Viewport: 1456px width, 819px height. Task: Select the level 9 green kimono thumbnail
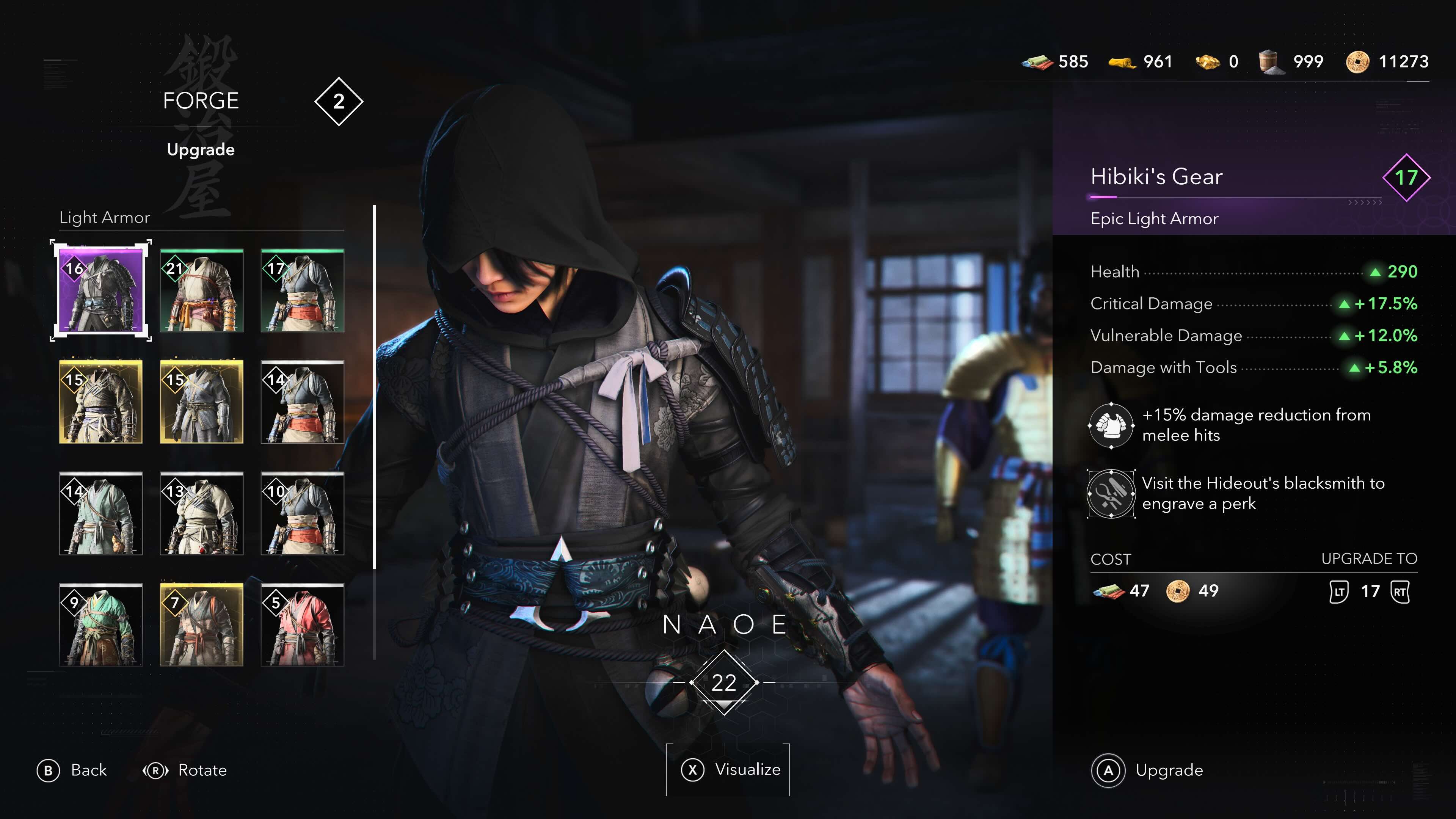(x=100, y=624)
